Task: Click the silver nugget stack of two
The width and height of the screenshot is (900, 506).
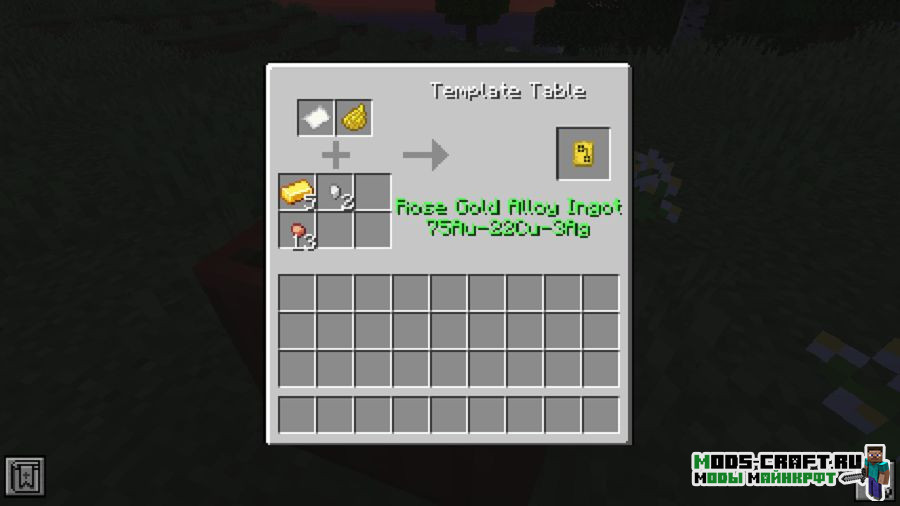Action: pyautogui.click(x=336, y=192)
